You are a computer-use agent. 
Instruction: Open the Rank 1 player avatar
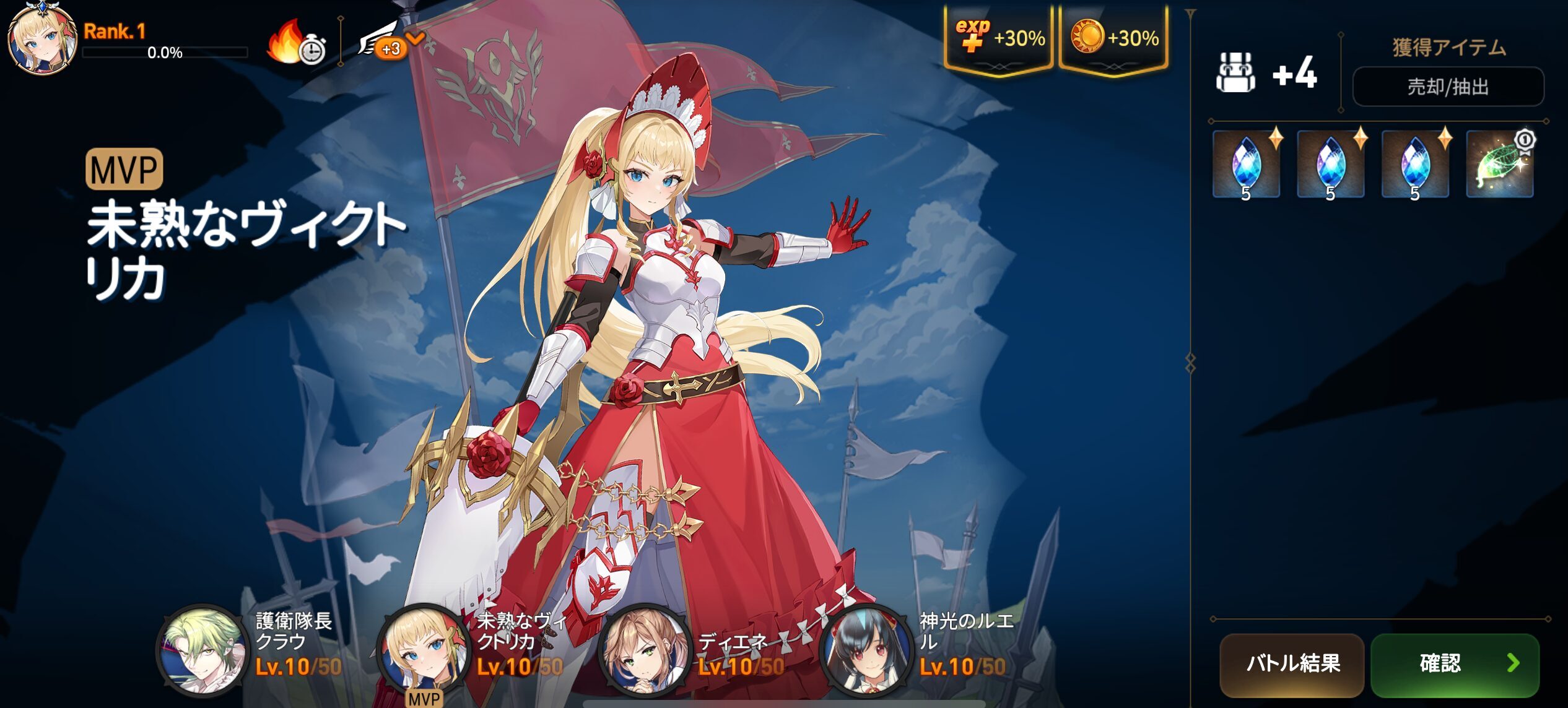42,38
